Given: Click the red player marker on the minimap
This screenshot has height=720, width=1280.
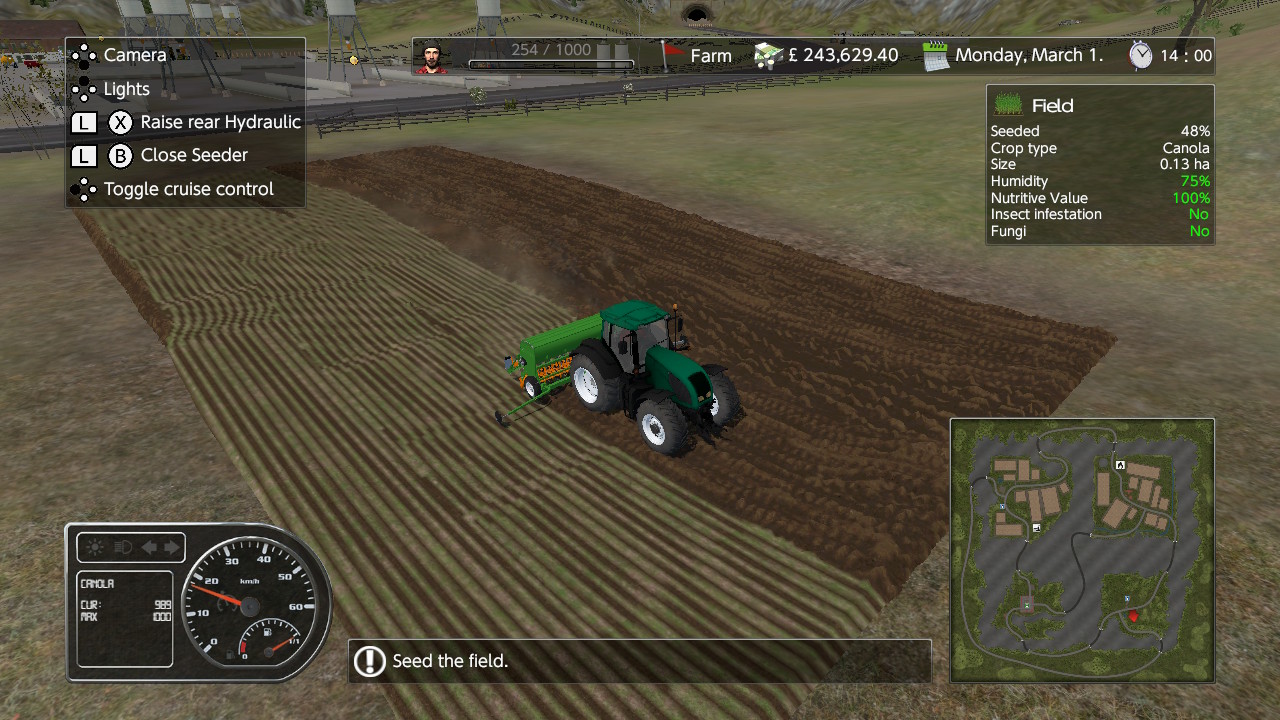Looking at the screenshot, I should pos(1132,617).
